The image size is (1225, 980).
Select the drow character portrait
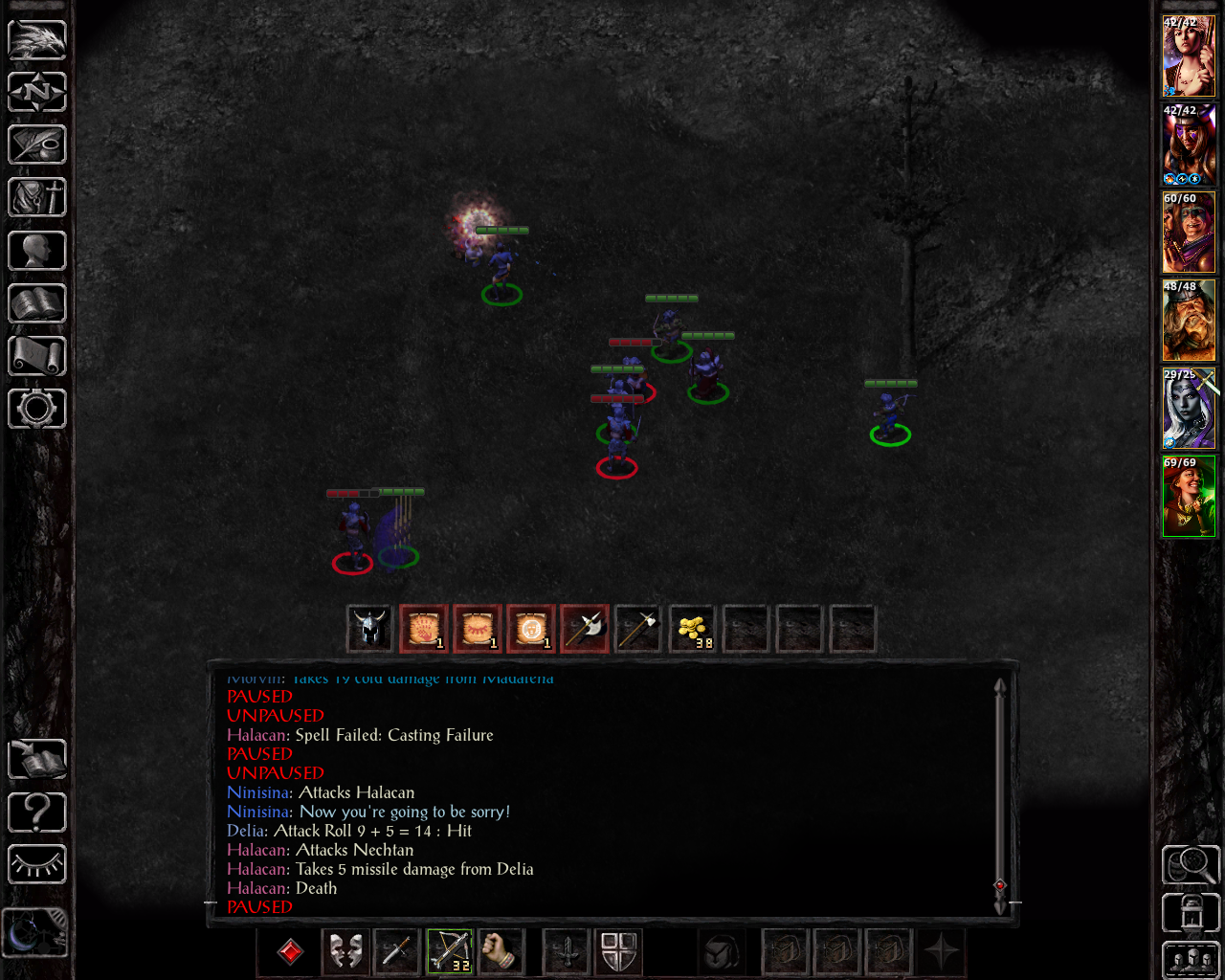pyautogui.click(x=1189, y=409)
